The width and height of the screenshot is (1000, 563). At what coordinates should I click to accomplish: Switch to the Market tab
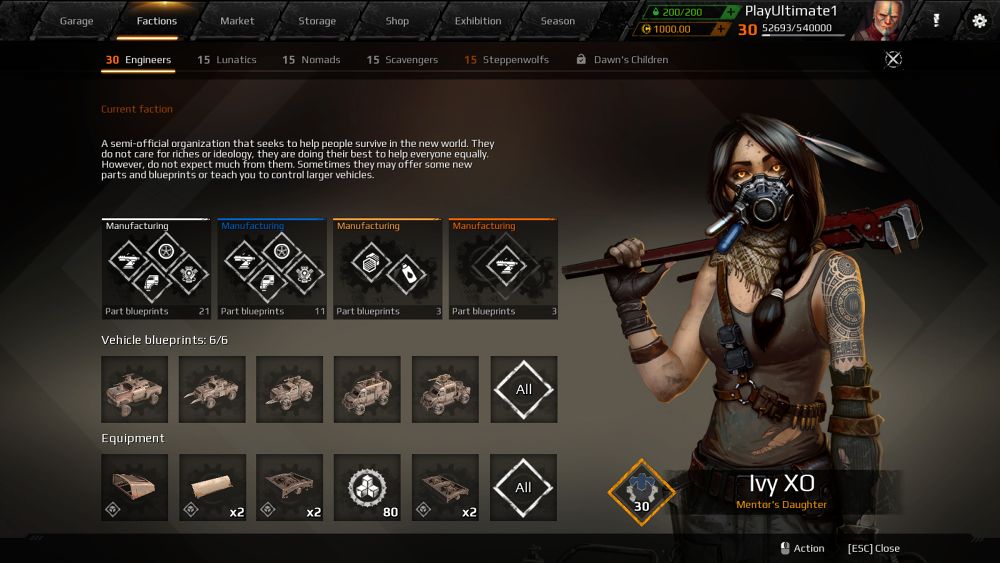click(237, 21)
